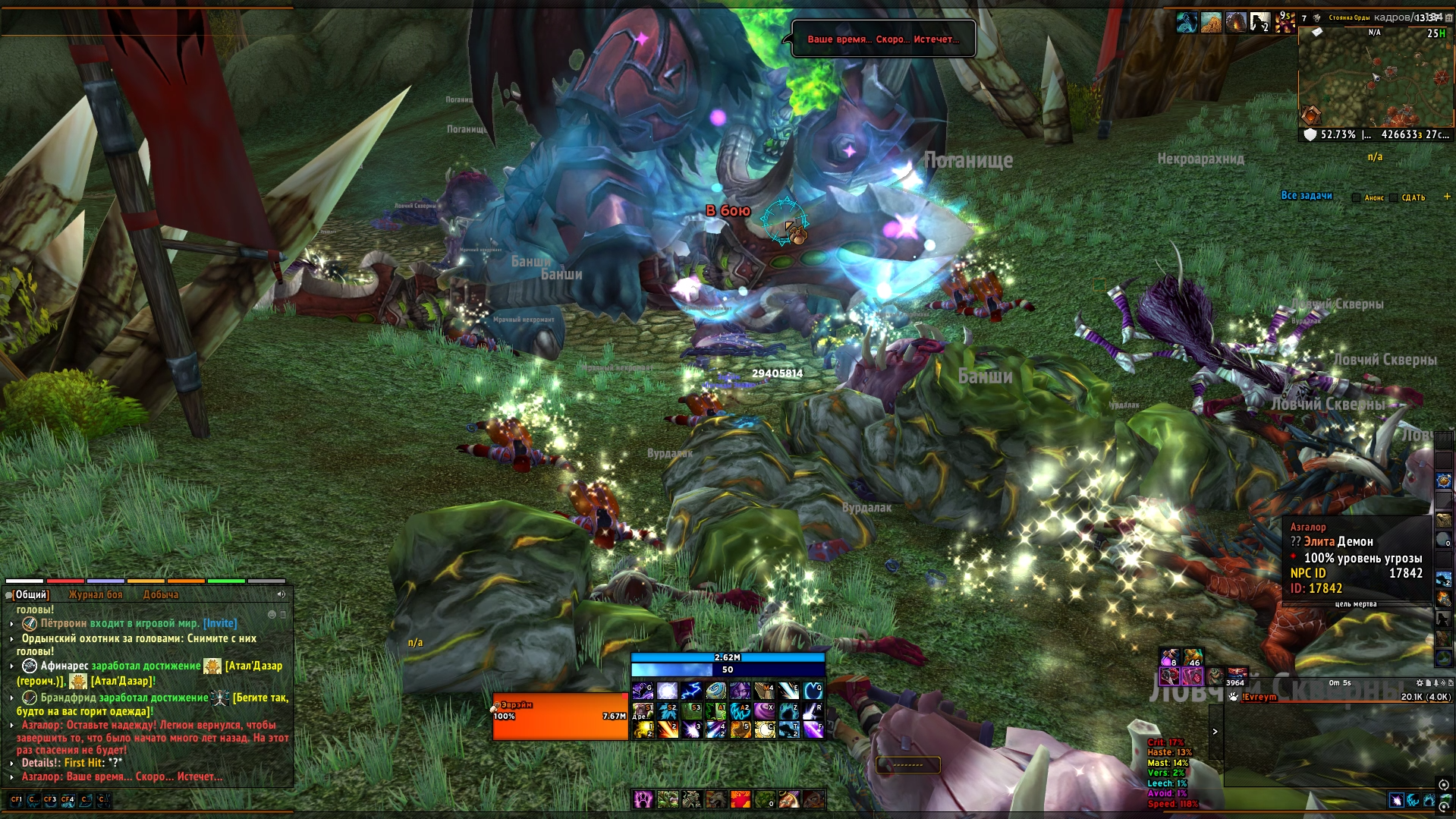This screenshot has height=819, width=1456.
Task: Expand the Все задачи quest tracker
Action: click(1306, 196)
